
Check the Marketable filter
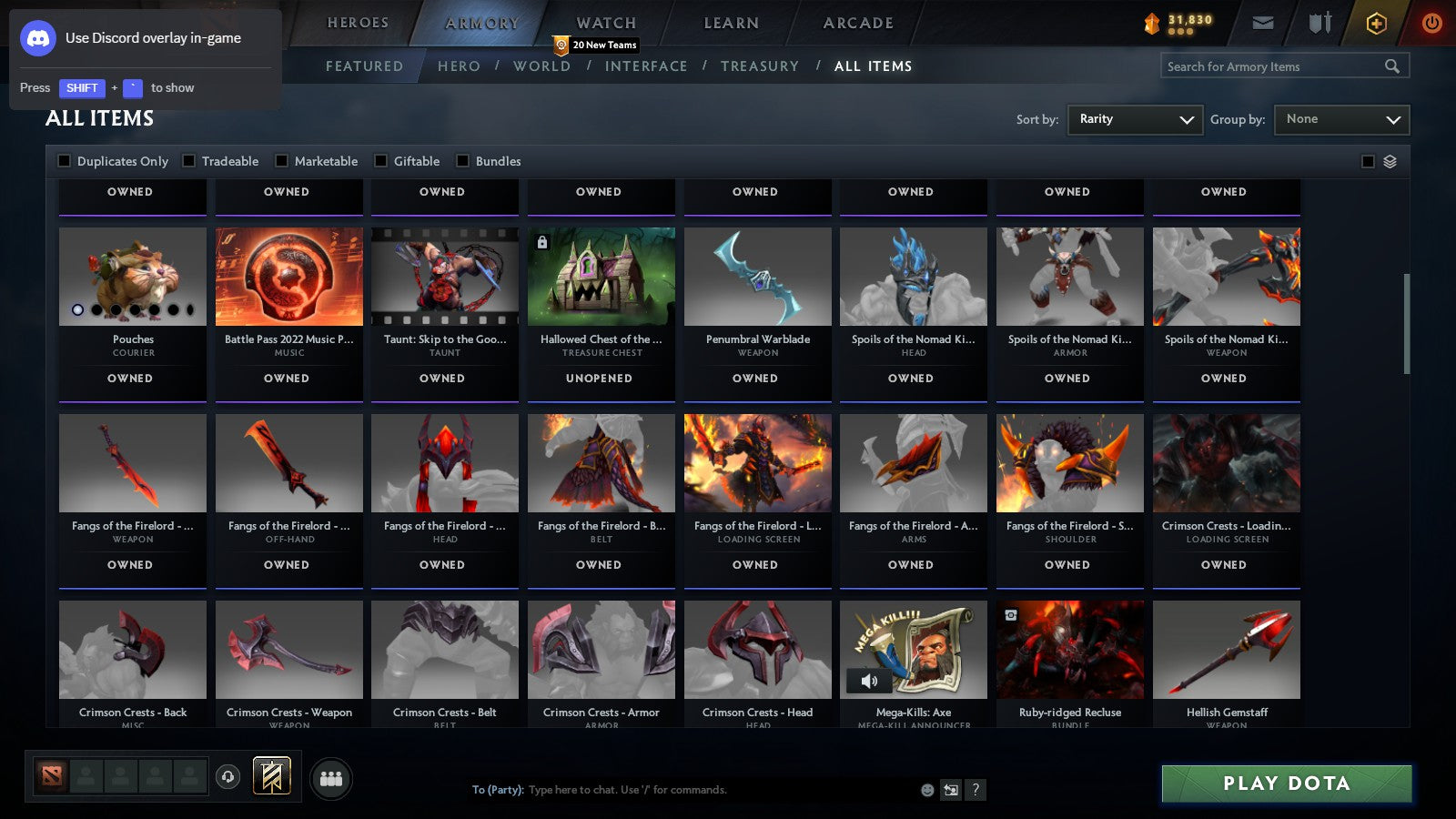point(281,160)
